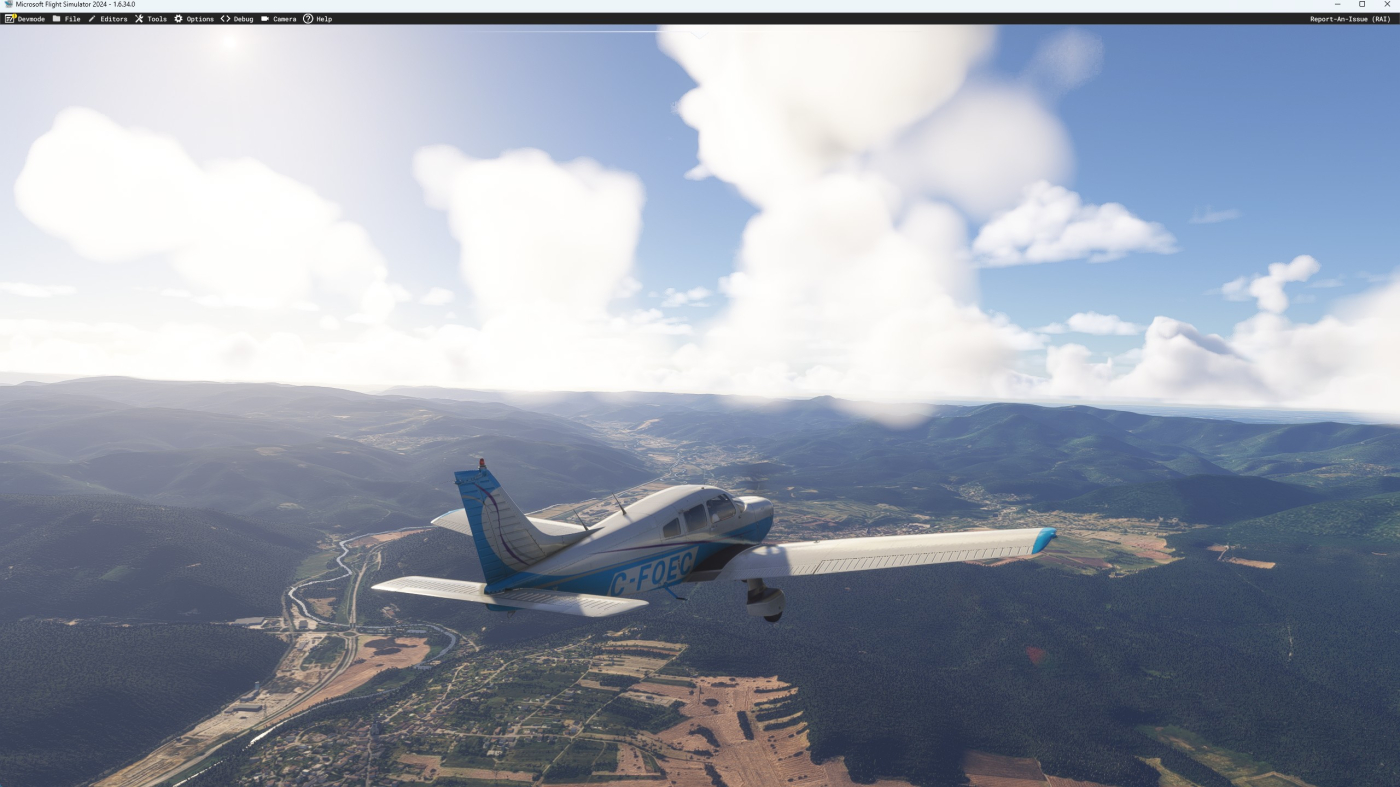Minimize the Flight Simulator window

pyautogui.click(x=1338, y=4)
